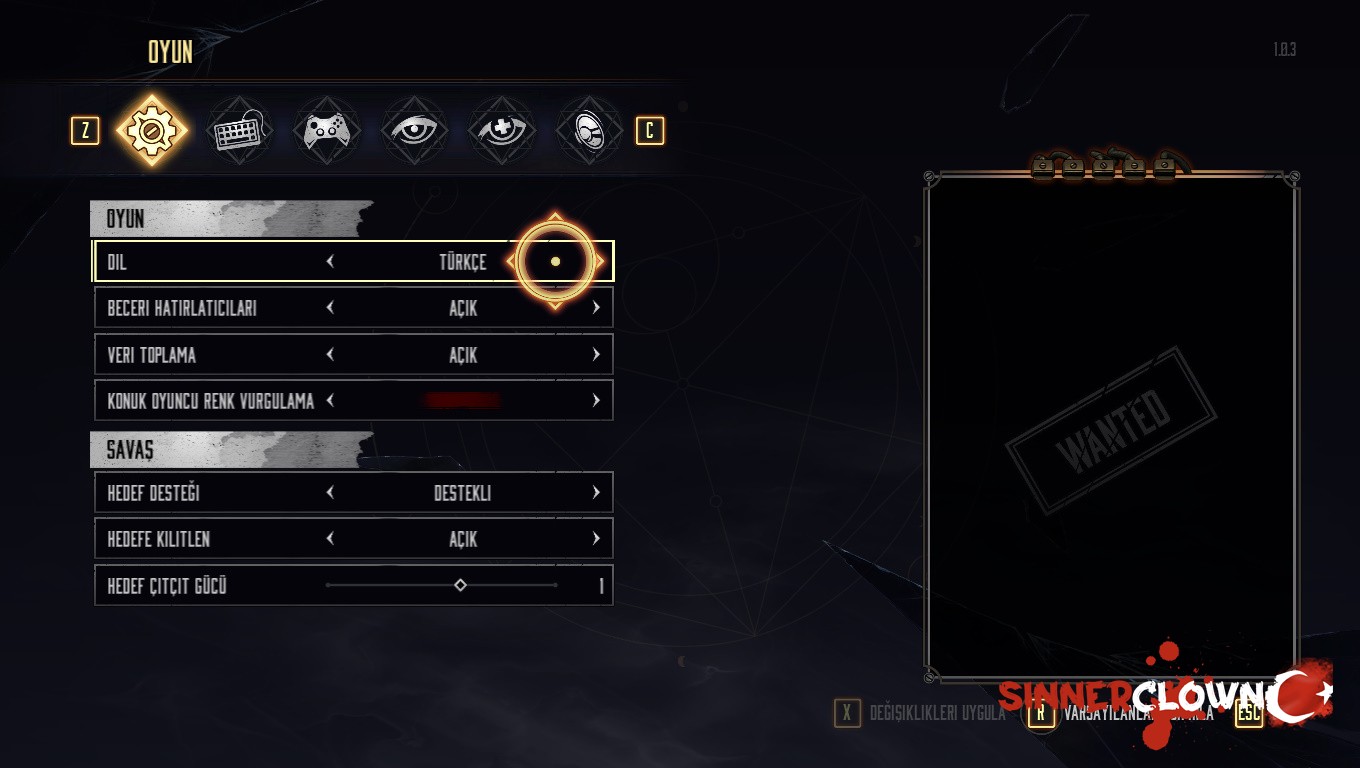
Task: Switch to the gear-icon Game settings tab
Action: click(x=152, y=130)
